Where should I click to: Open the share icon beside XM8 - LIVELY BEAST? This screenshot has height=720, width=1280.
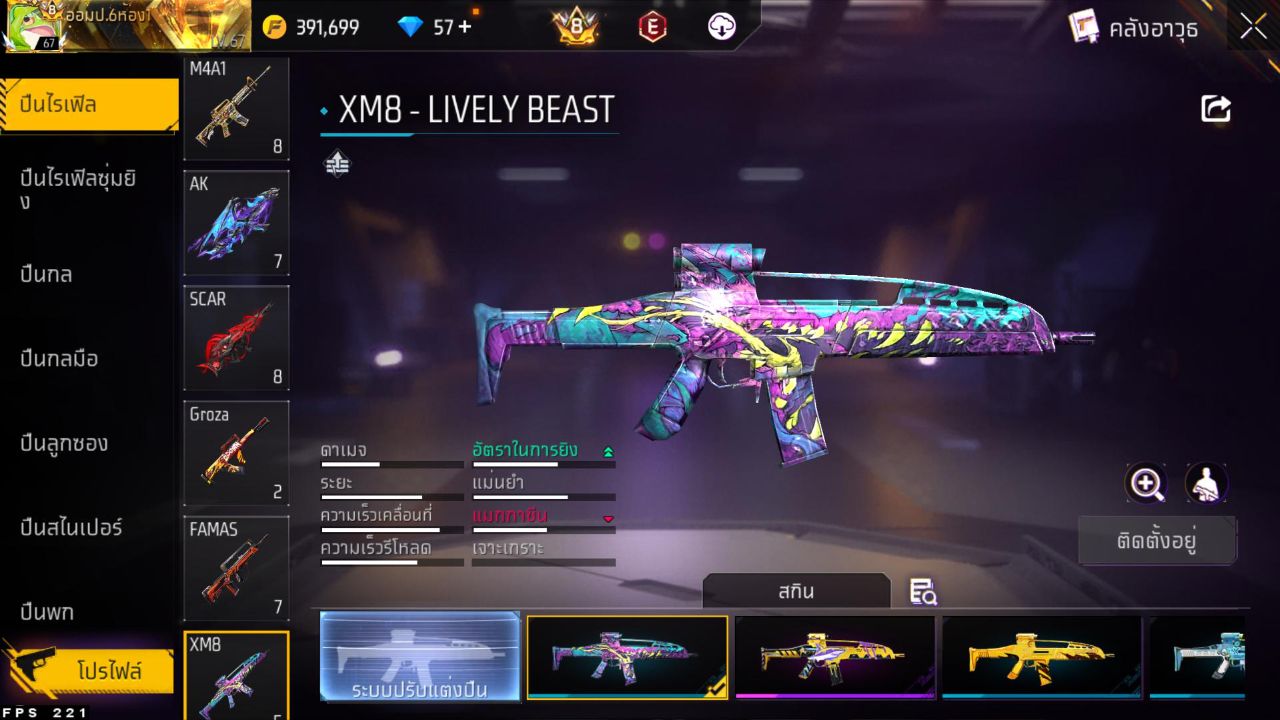tap(1215, 108)
